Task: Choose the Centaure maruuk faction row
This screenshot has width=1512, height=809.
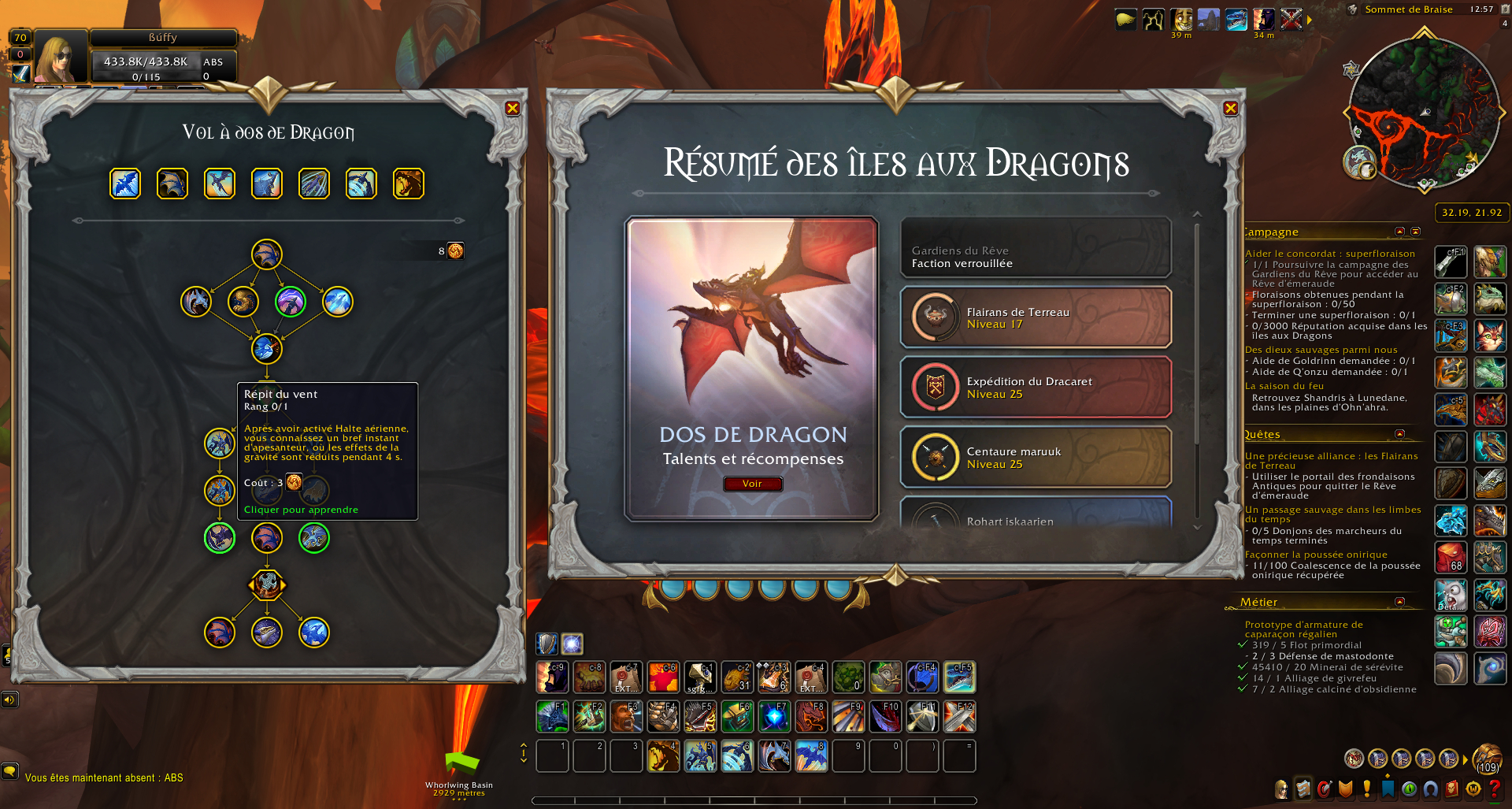Action: (1036, 458)
